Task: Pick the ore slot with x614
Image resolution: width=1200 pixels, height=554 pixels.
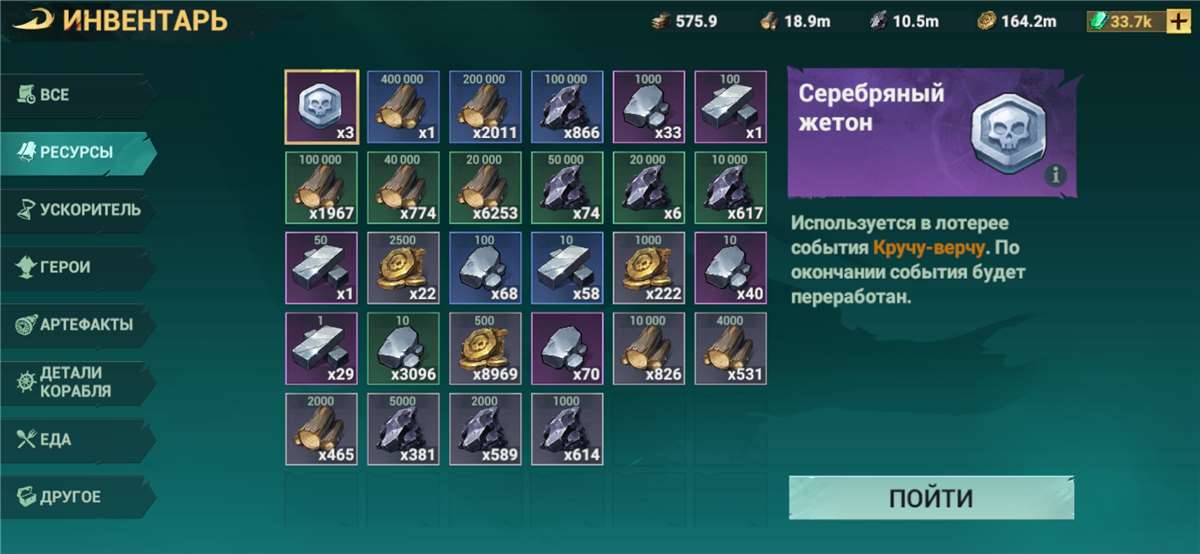Action: tap(567, 430)
